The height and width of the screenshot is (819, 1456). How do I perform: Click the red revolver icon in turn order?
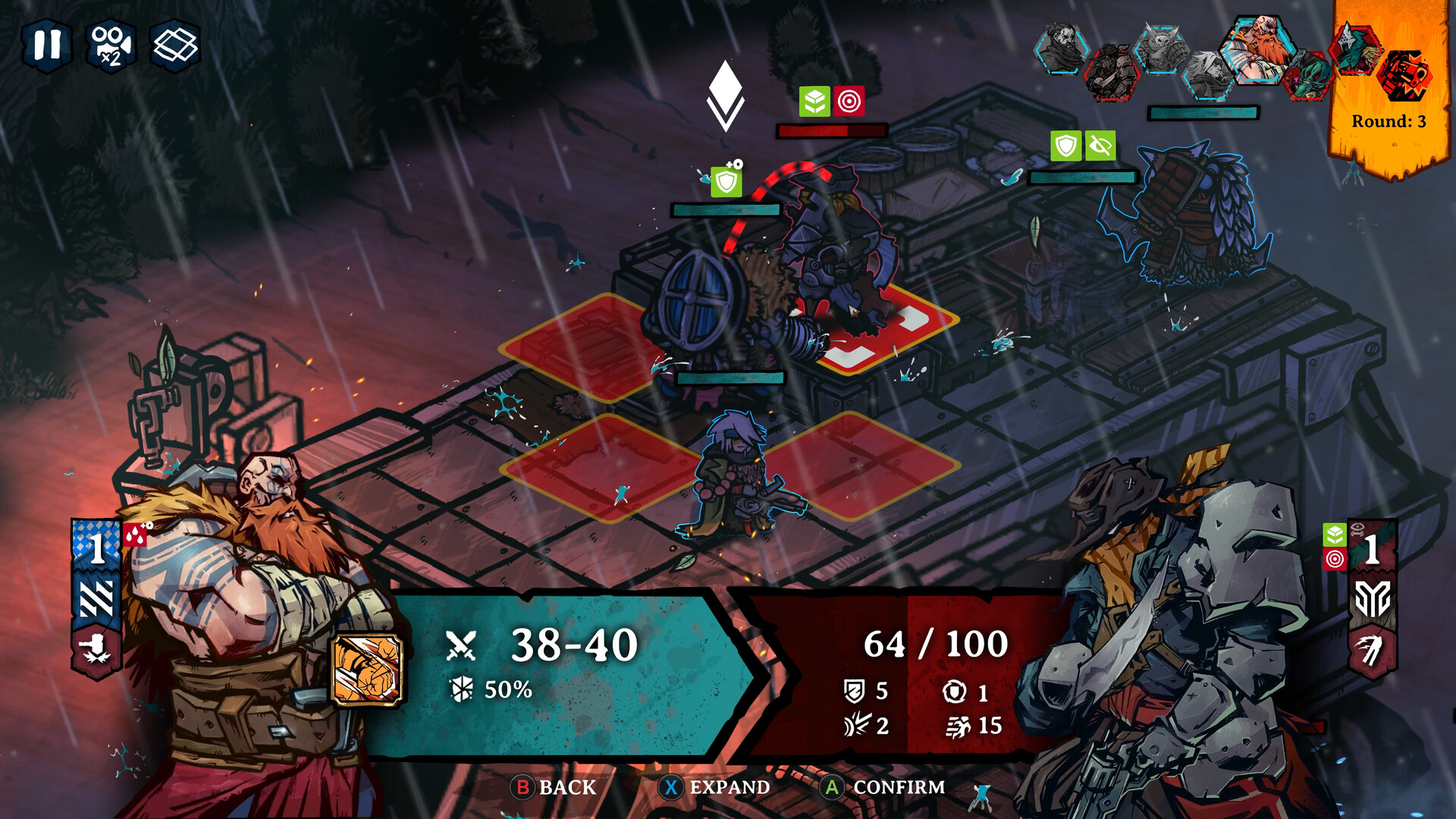(1404, 76)
